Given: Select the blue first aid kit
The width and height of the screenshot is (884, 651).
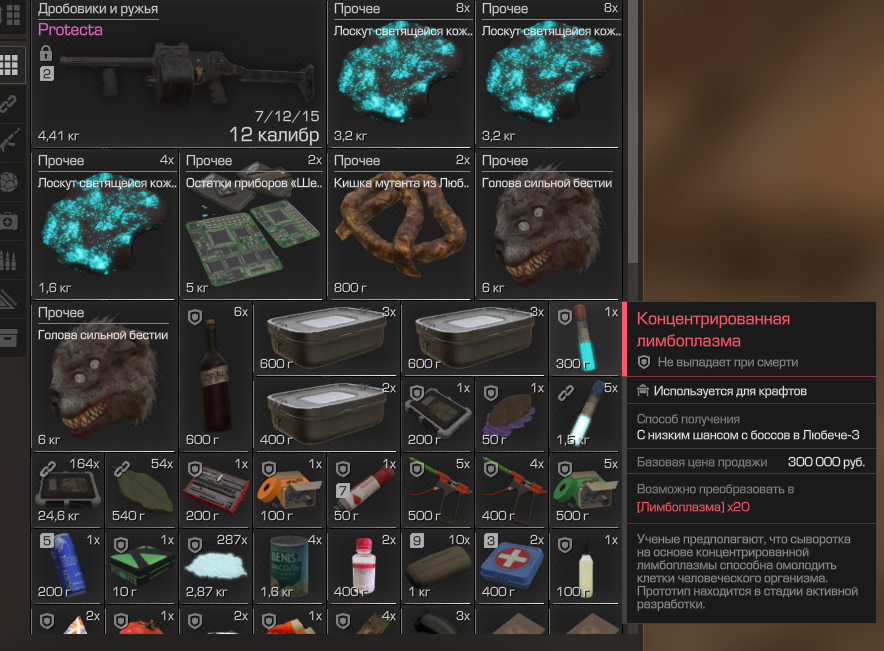Looking at the screenshot, I should pos(510,566).
